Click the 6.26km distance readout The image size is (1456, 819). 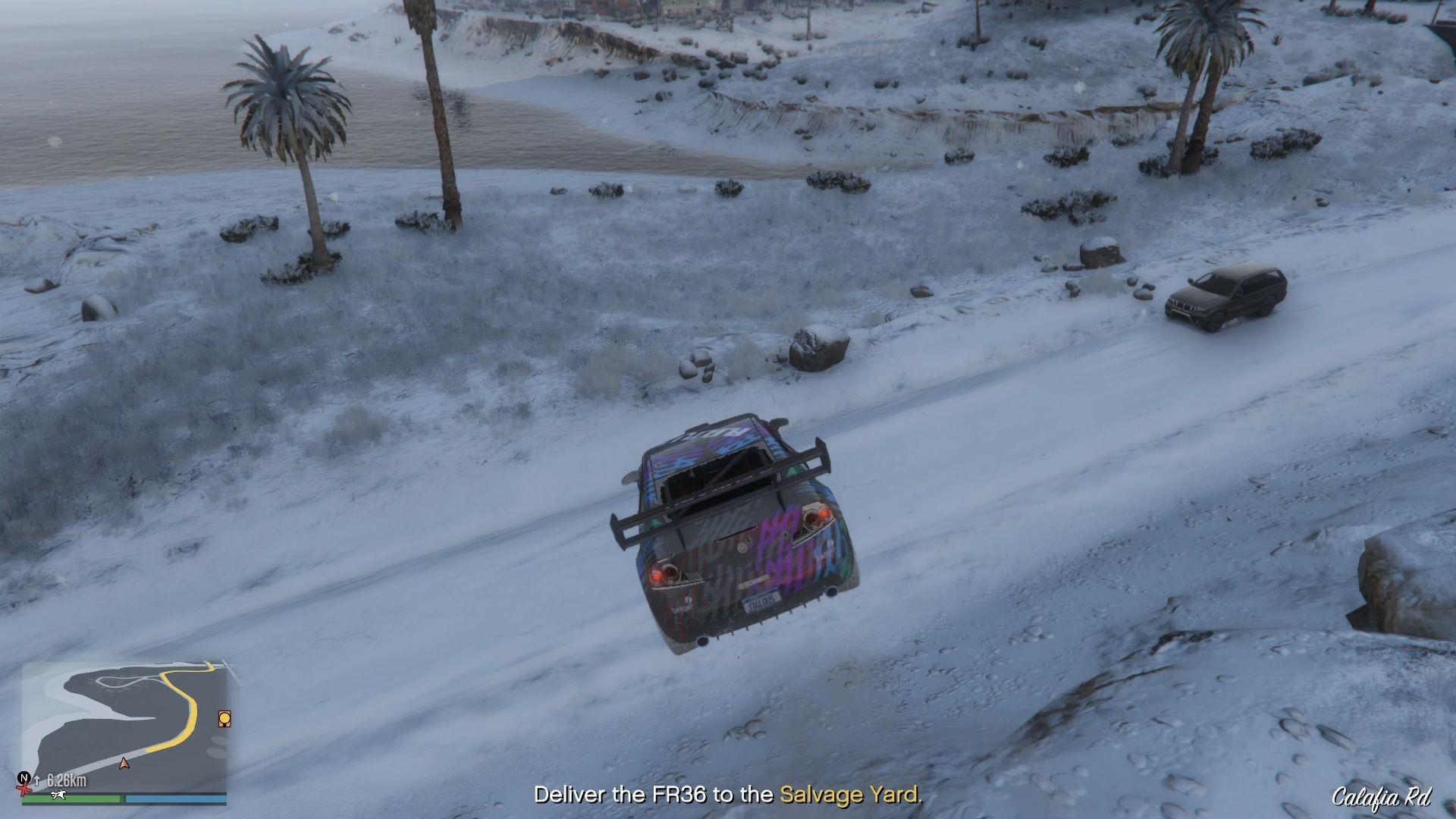pos(66,780)
